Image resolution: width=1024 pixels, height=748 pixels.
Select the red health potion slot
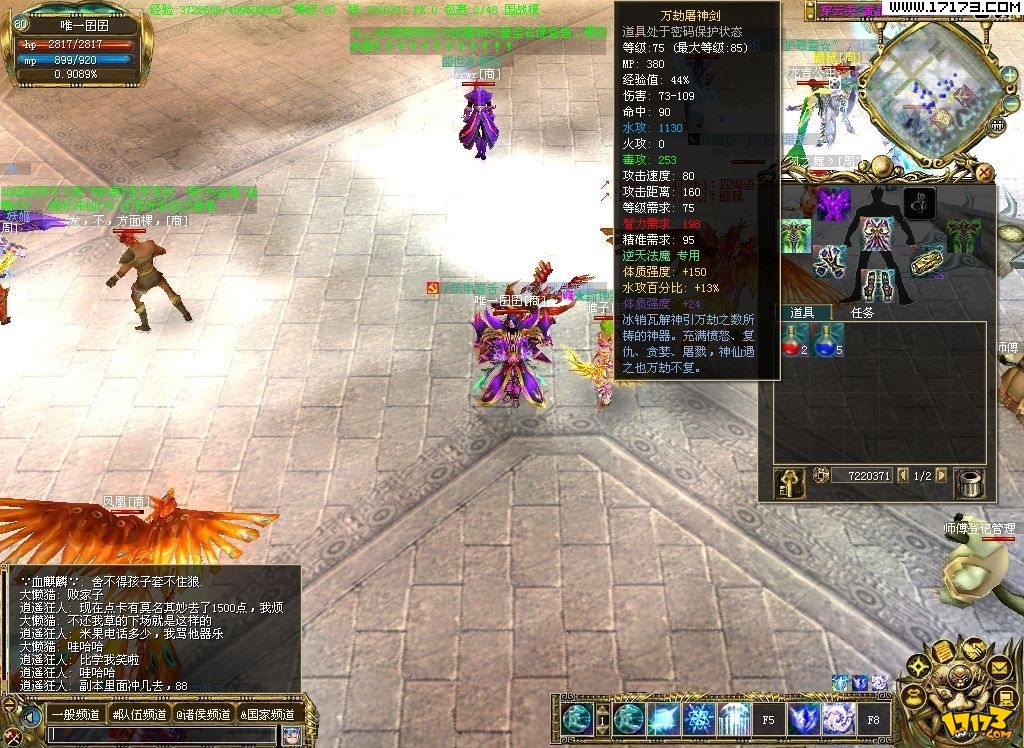(x=795, y=340)
